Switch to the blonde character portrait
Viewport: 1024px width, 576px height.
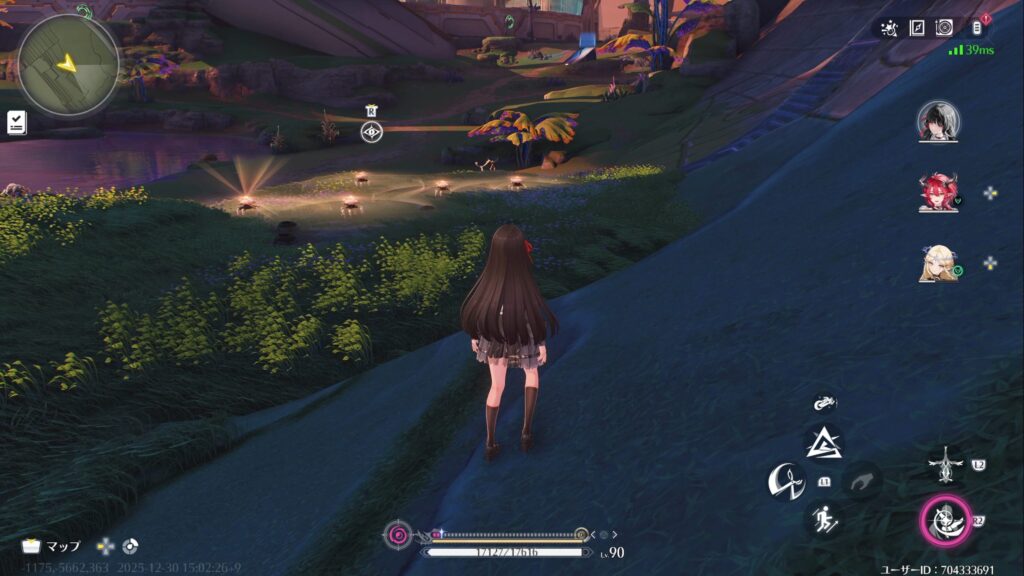(938, 263)
